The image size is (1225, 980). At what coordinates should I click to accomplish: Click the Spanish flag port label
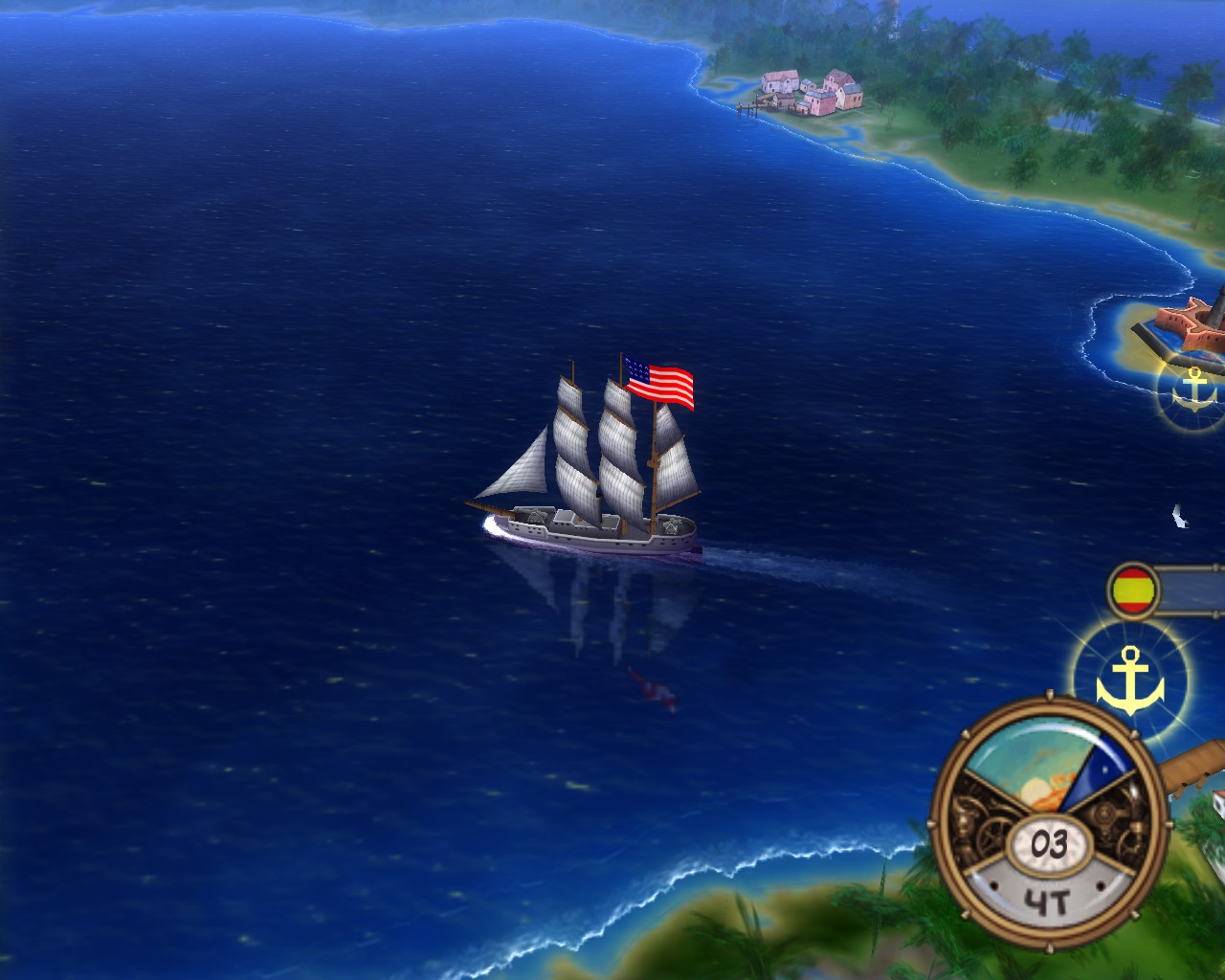point(1135,590)
